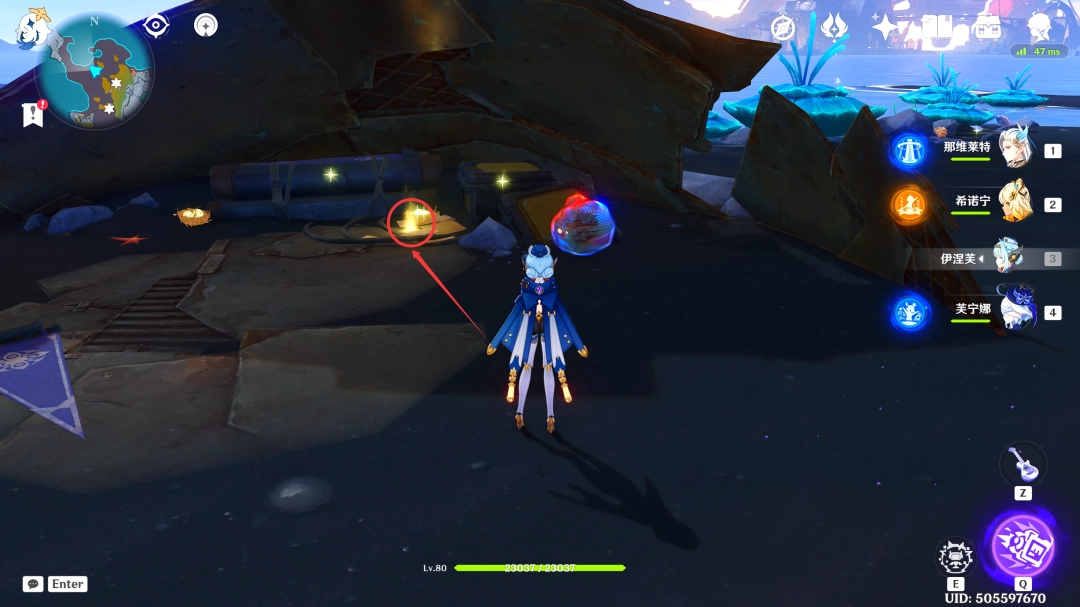Select the active character 伊涅芙
This screenshot has width=1080, height=607.
tap(1008, 257)
